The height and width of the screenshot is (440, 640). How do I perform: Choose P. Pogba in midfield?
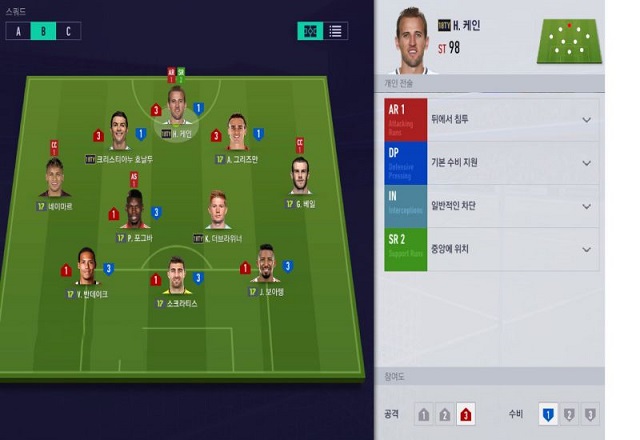click(x=134, y=212)
